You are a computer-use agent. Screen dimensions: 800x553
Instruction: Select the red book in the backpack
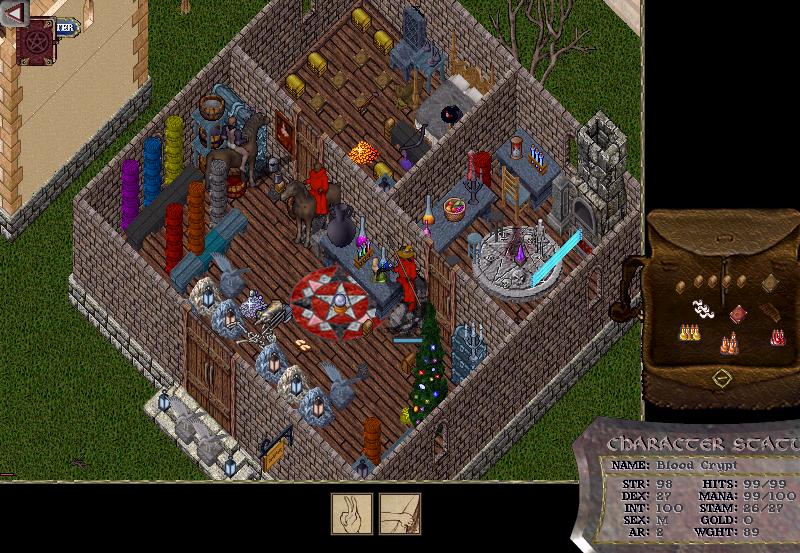pos(738,313)
